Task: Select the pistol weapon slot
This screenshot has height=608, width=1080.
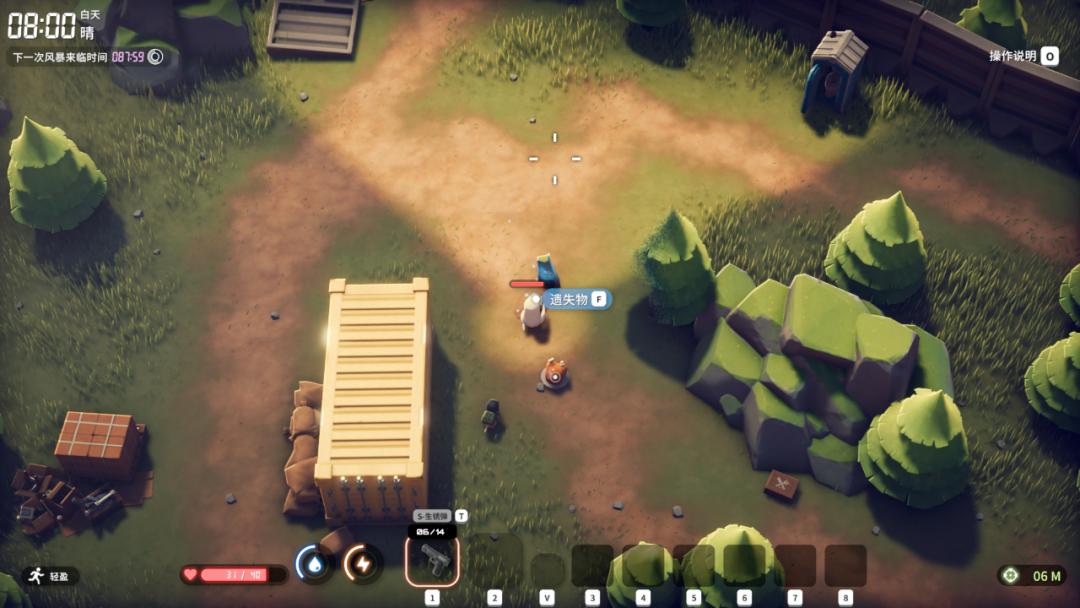Action: point(432,561)
